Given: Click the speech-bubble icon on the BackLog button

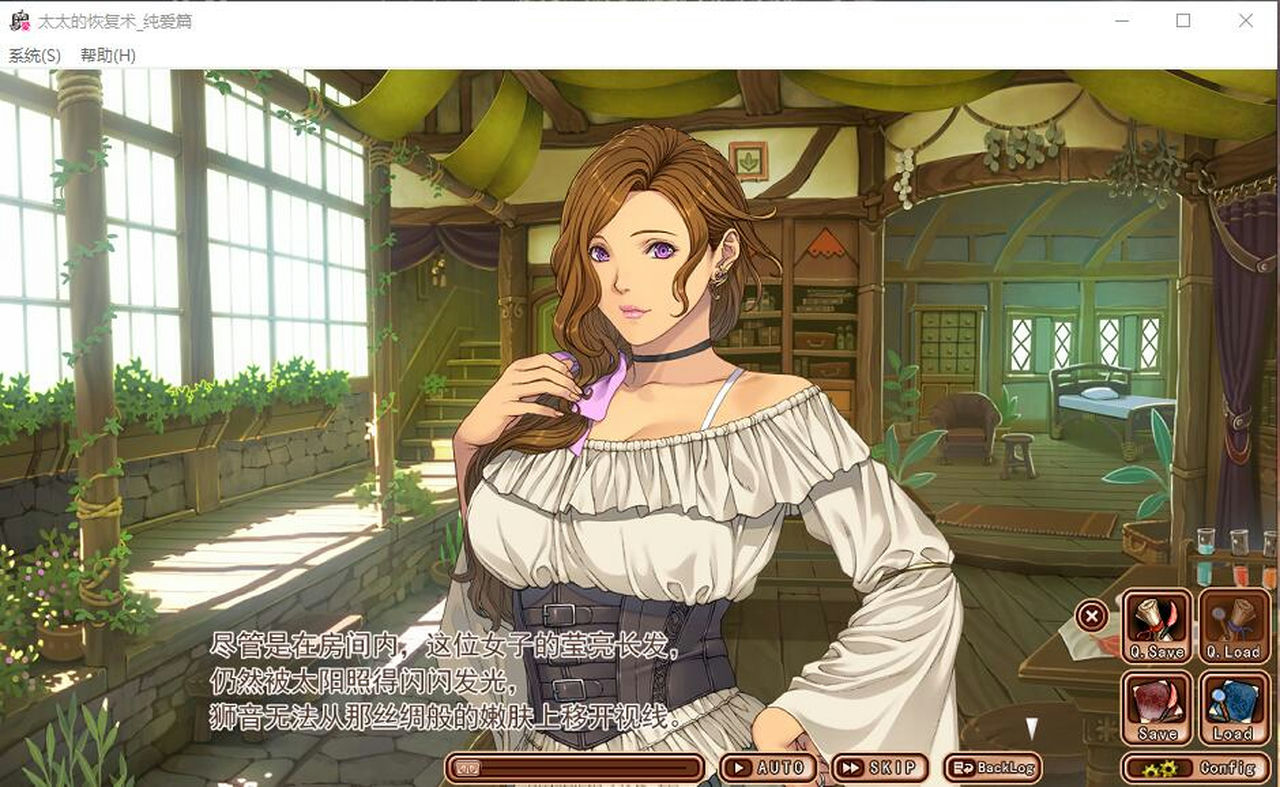Looking at the screenshot, I should (x=963, y=766).
